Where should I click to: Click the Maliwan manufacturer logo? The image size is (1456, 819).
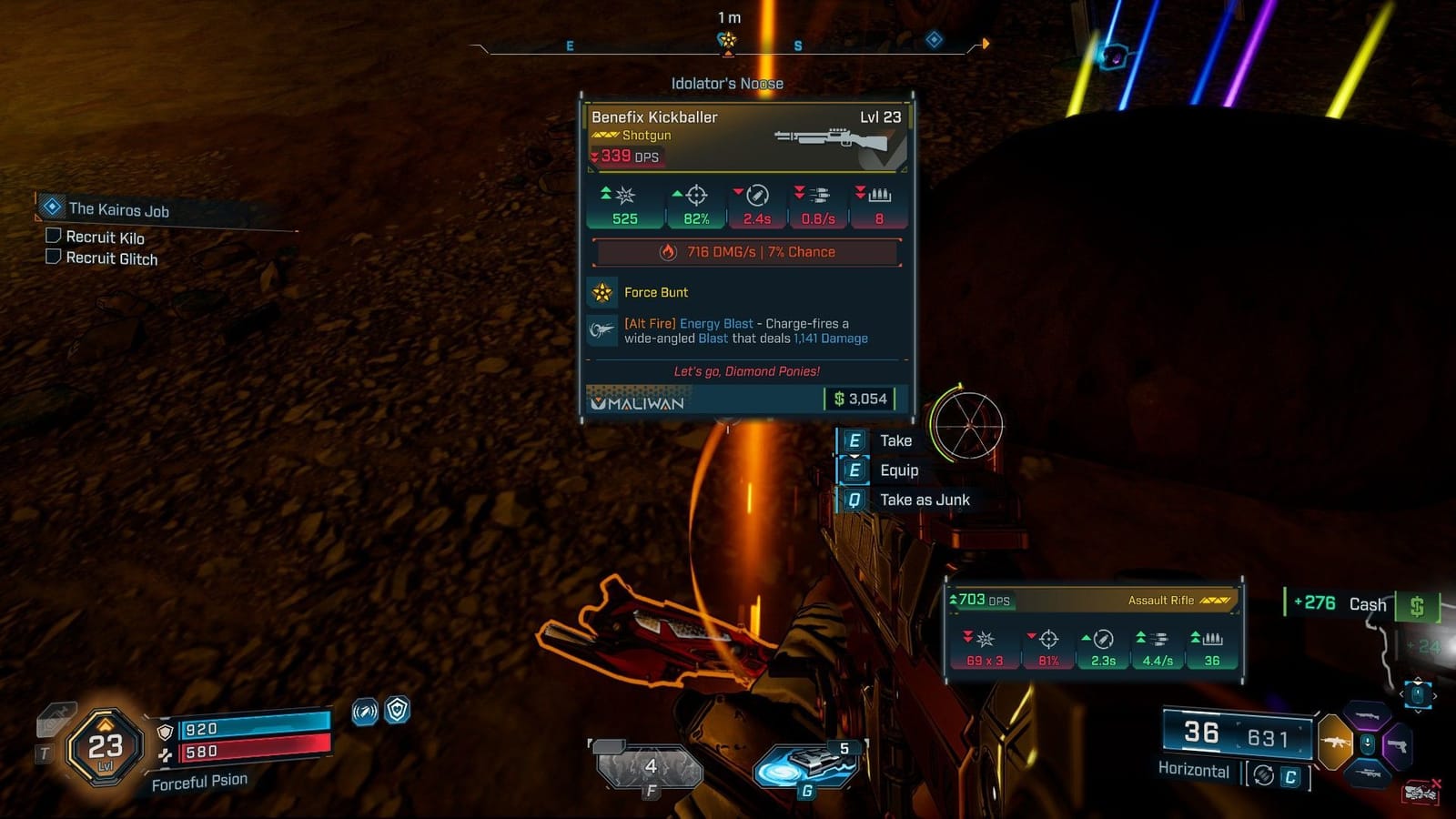639,400
